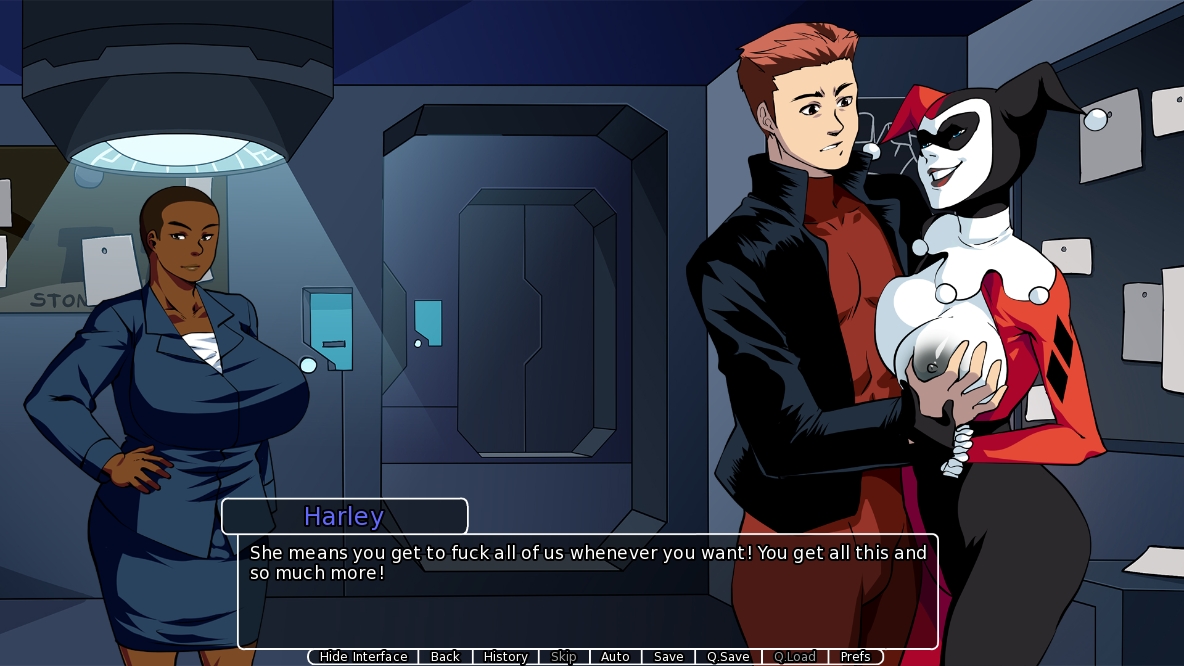The width and height of the screenshot is (1184, 666).
Task: Advance the dialogue by clicking the text box
Action: (x=587, y=600)
